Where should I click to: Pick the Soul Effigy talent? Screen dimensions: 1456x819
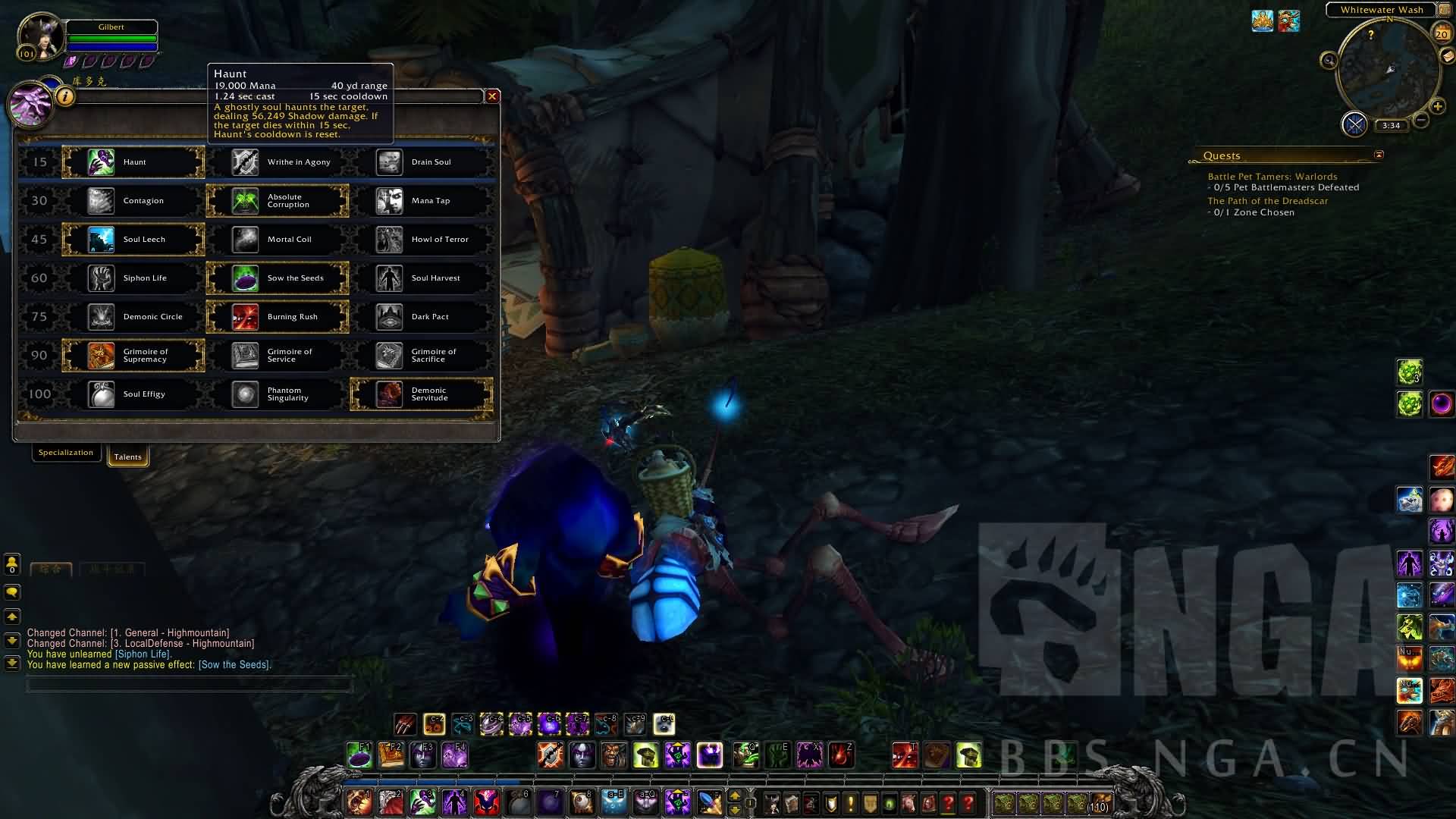point(133,394)
